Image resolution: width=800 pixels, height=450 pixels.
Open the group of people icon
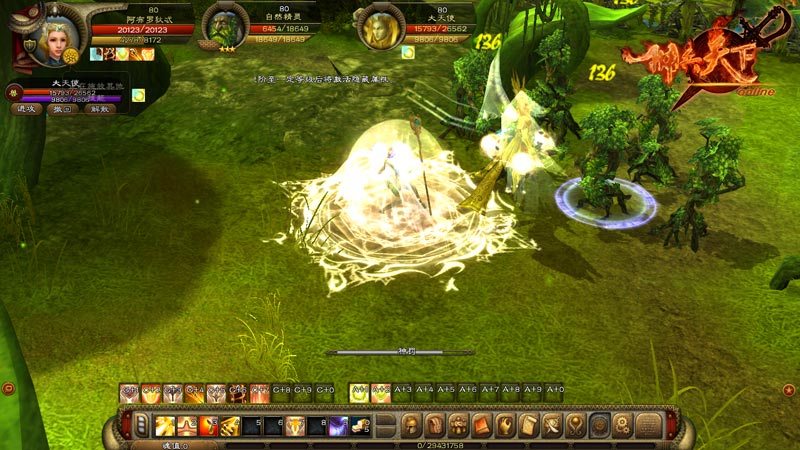pyautogui.click(x=459, y=426)
